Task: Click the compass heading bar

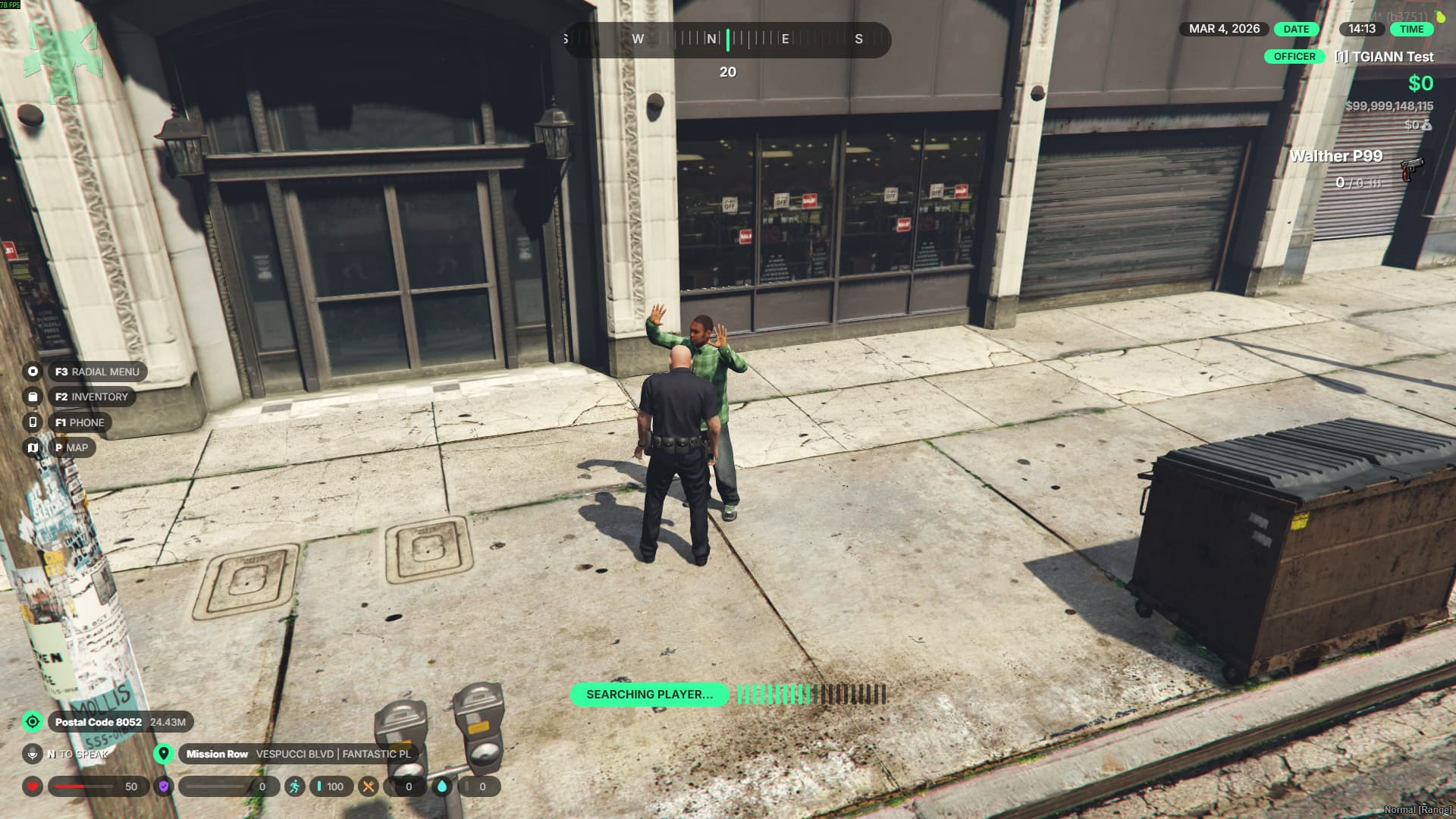Action: click(x=727, y=39)
